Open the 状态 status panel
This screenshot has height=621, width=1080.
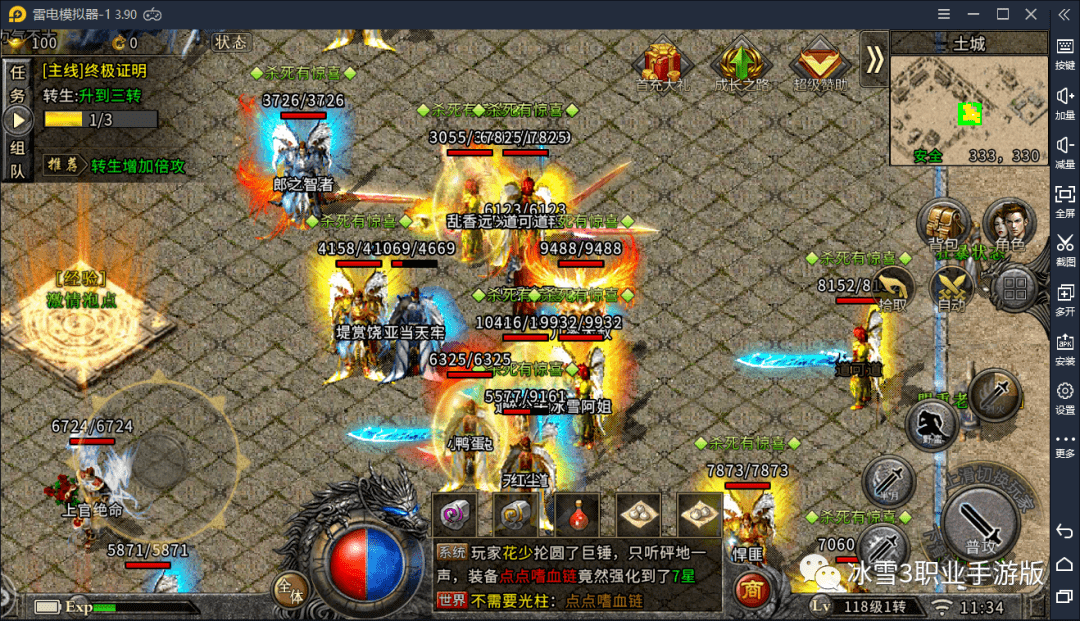point(230,42)
